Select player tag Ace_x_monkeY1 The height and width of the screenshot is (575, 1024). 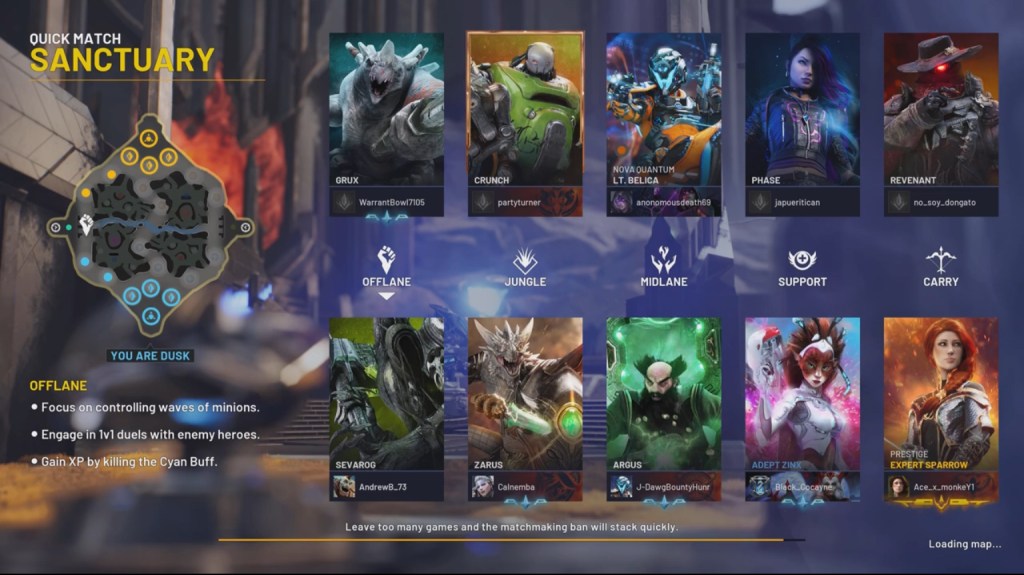tap(948, 487)
